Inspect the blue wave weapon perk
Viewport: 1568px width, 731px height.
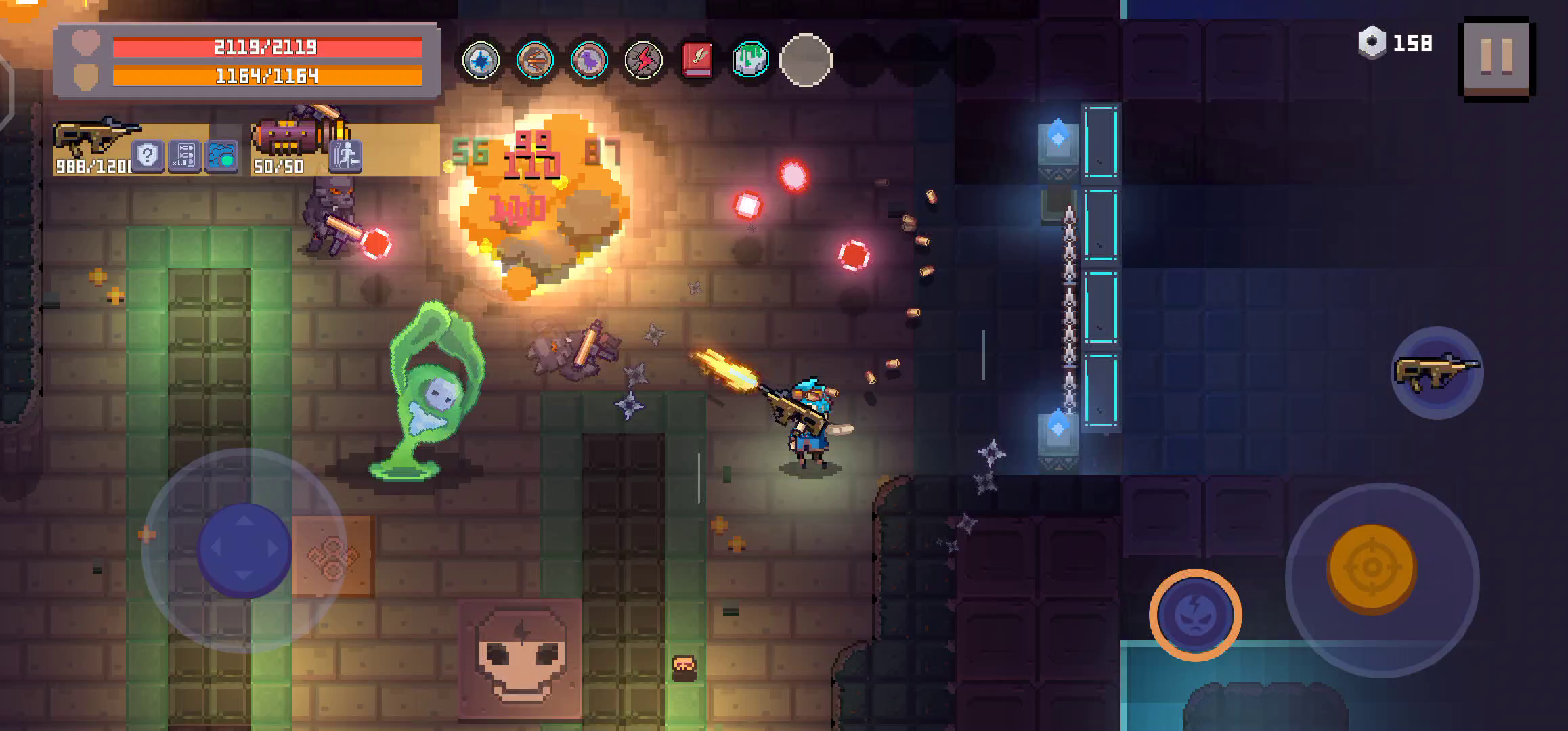click(x=221, y=156)
